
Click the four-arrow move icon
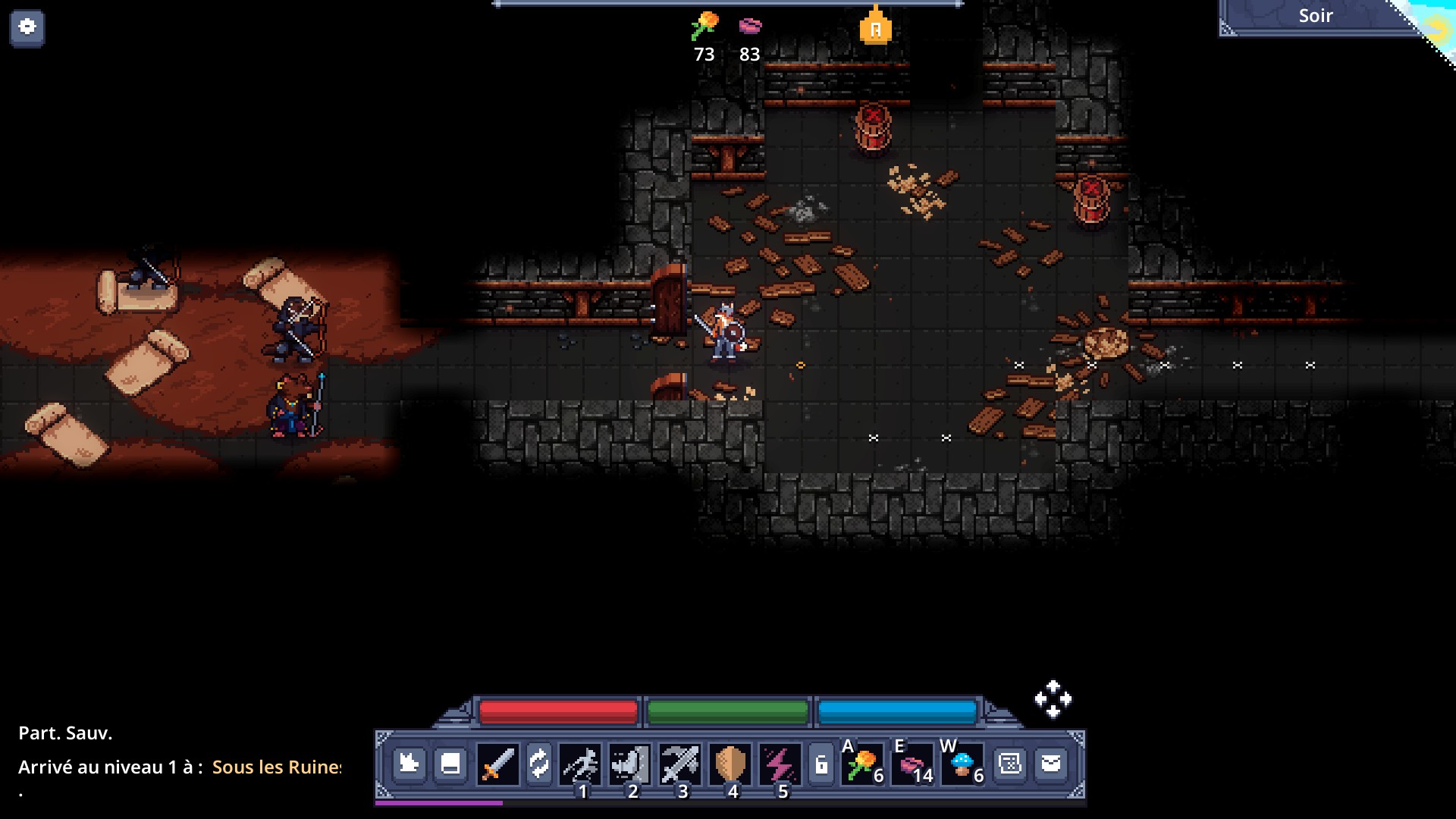[x=1053, y=699]
